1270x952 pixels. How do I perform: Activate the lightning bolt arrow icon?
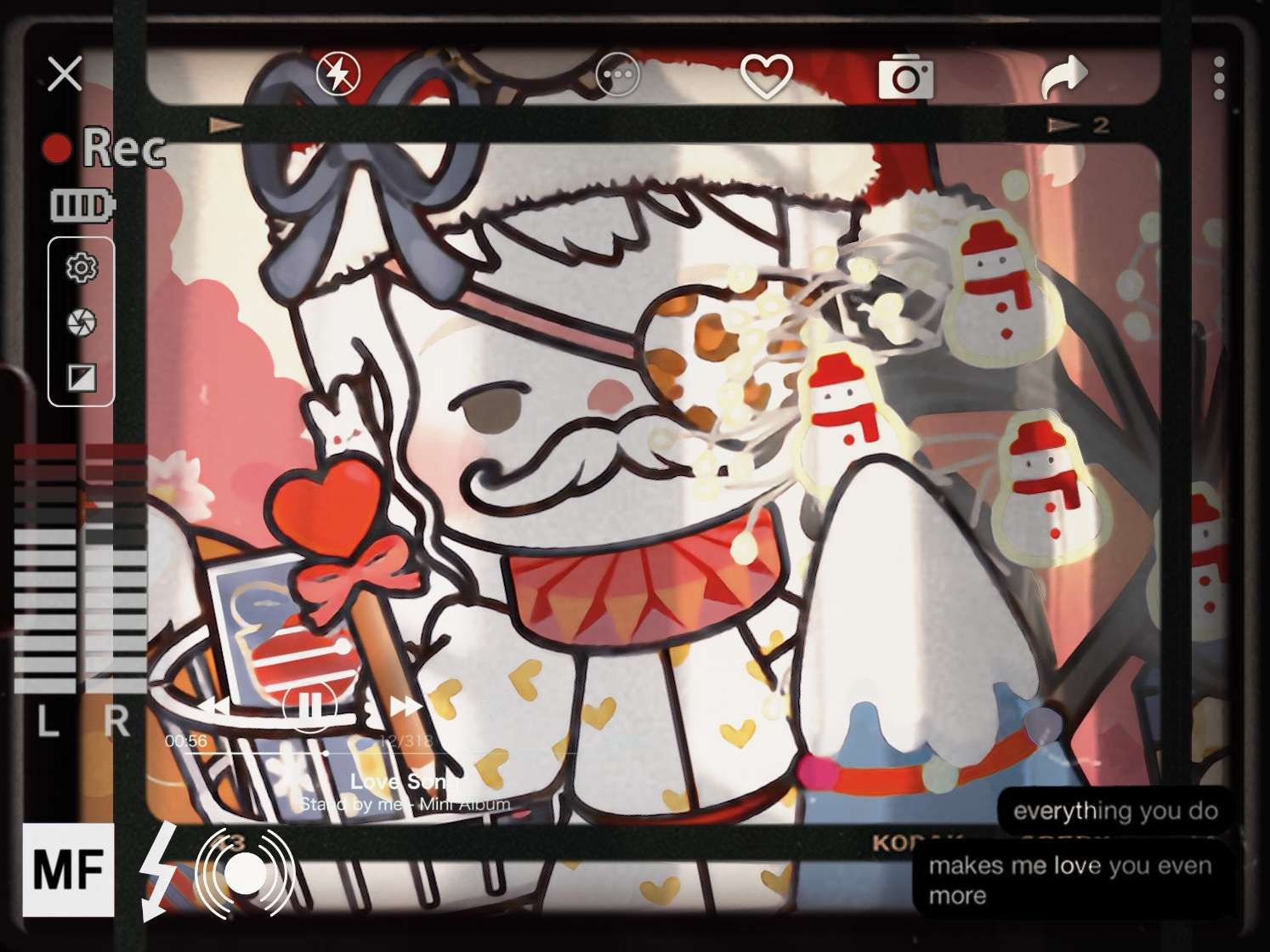click(159, 871)
